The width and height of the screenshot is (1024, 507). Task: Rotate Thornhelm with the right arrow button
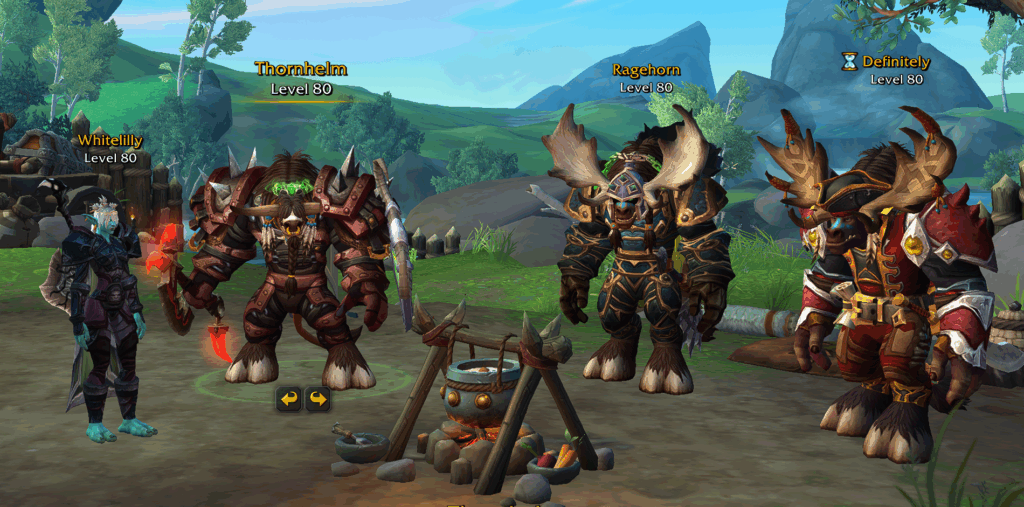(x=317, y=400)
